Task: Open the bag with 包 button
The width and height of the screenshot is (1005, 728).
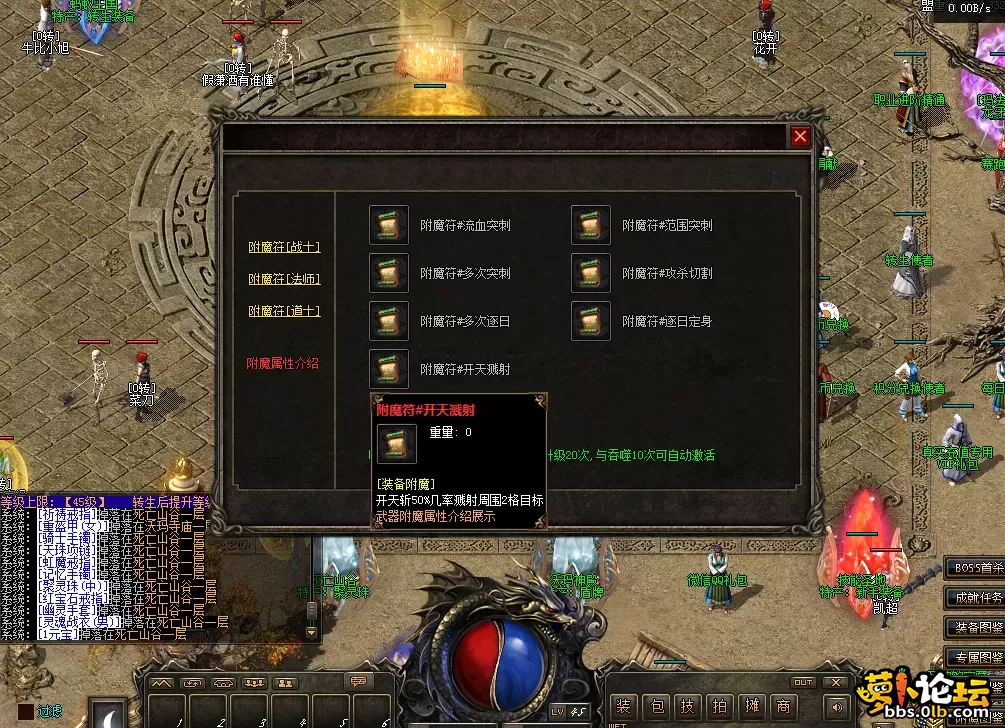Action: coord(655,707)
